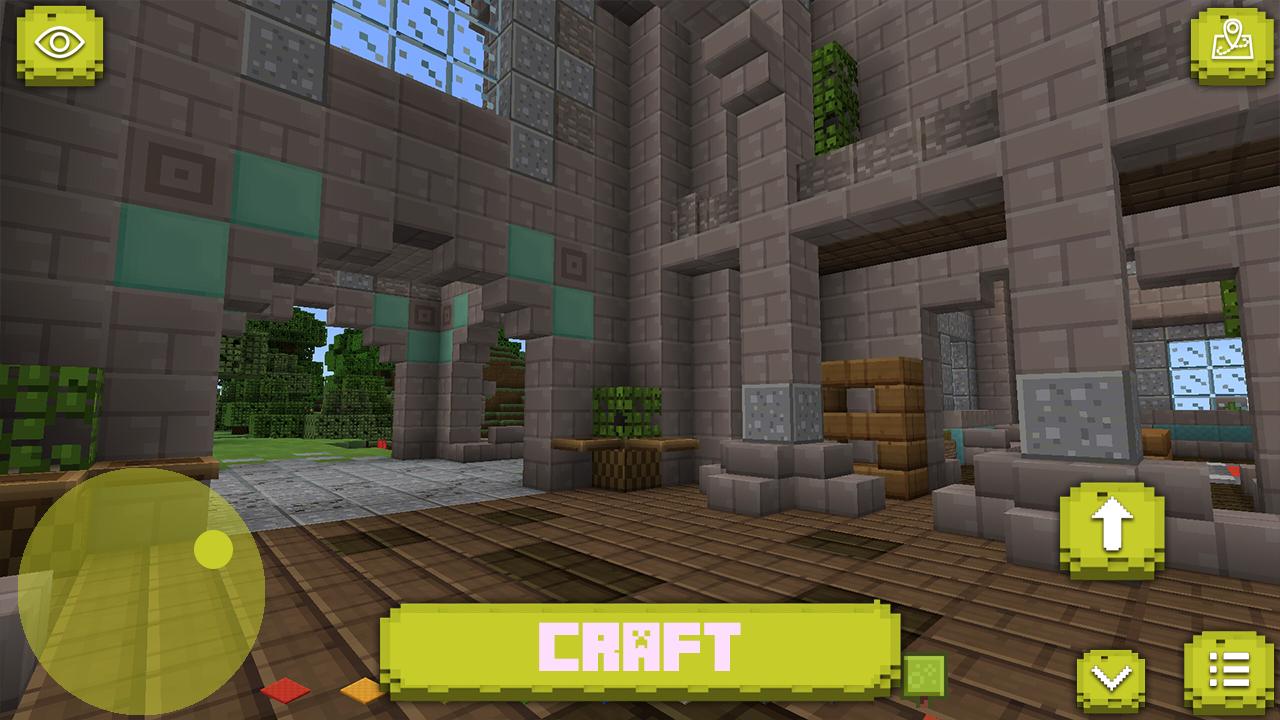The image size is (1280, 720).
Task: Open the world map
Action: point(1232,45)
